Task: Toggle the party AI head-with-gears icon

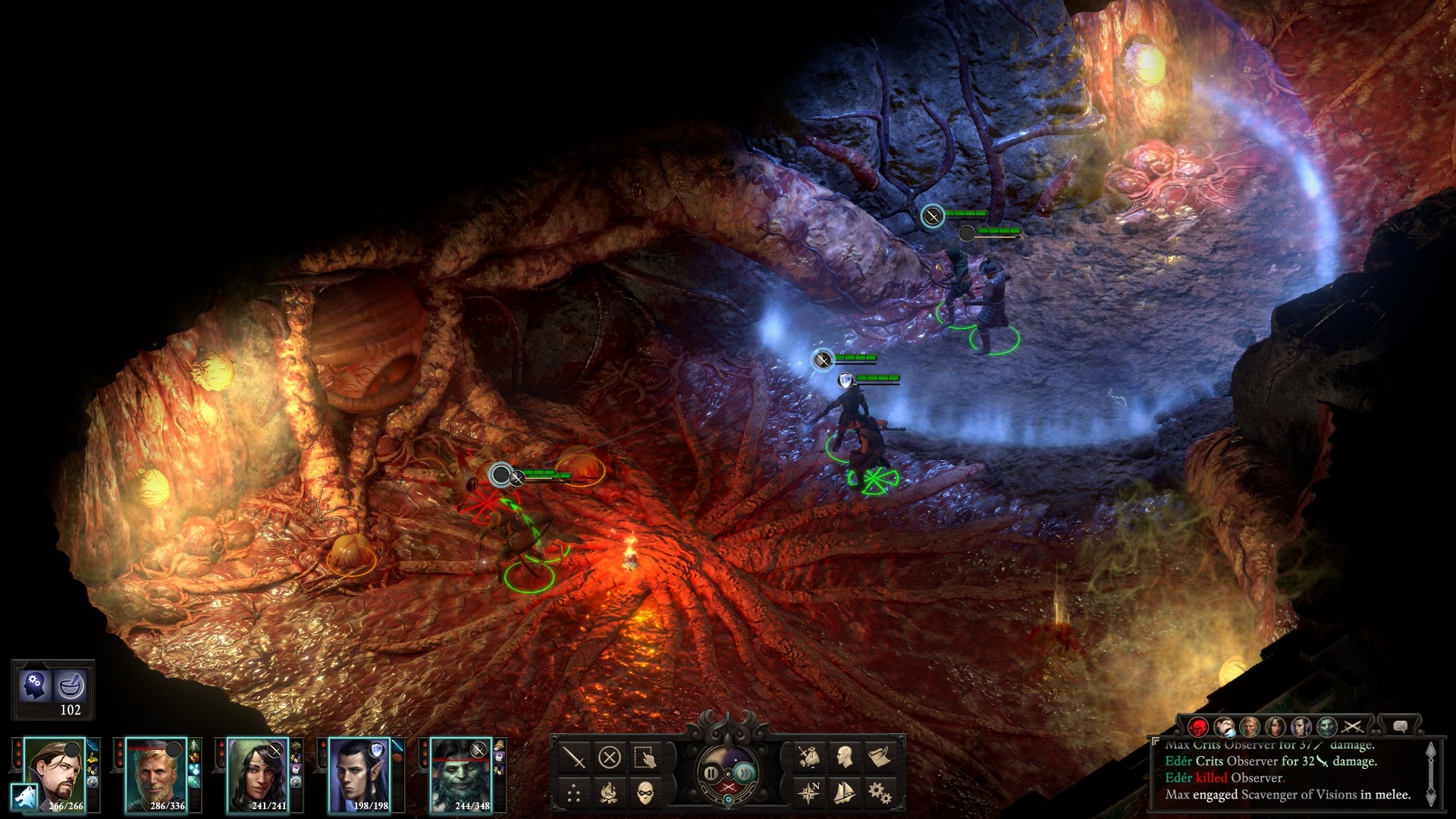Action: point(34,685)
